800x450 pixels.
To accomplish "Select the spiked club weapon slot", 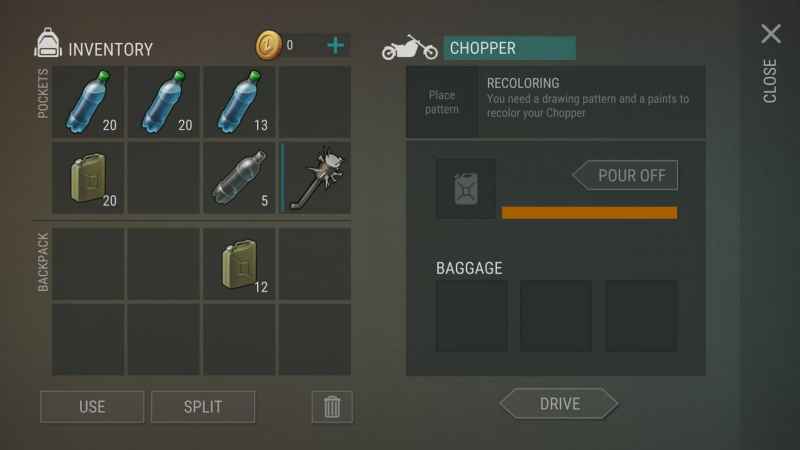I will coord(316,178).
